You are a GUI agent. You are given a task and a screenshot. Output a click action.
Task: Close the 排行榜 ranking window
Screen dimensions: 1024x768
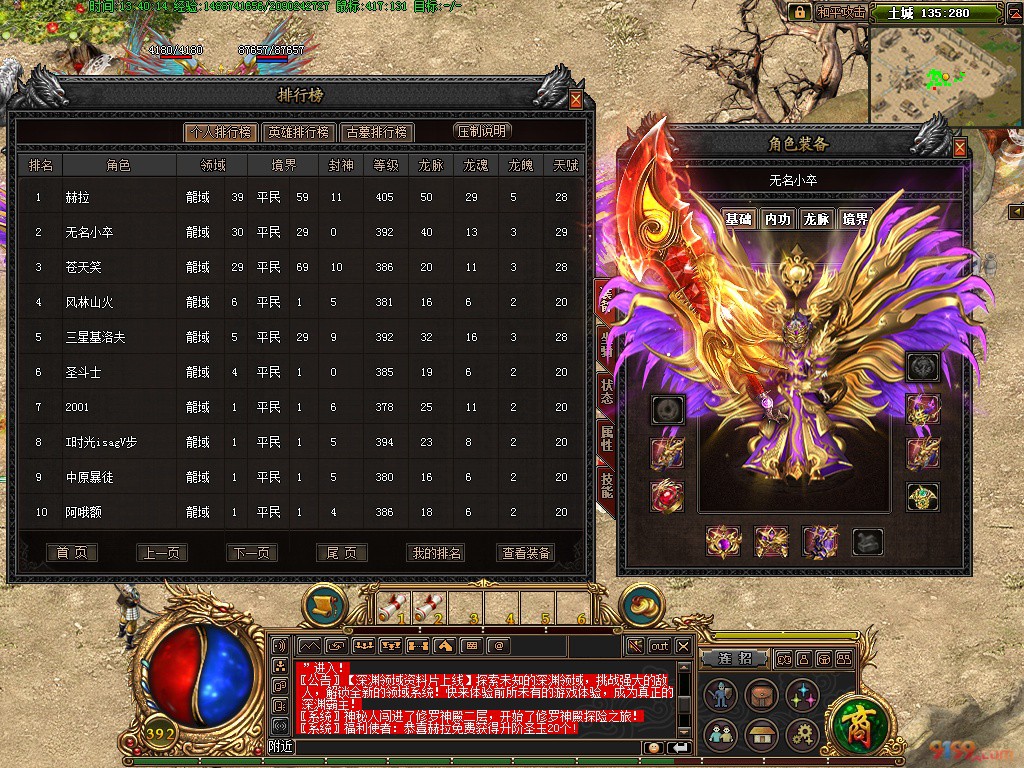(576, 99)
